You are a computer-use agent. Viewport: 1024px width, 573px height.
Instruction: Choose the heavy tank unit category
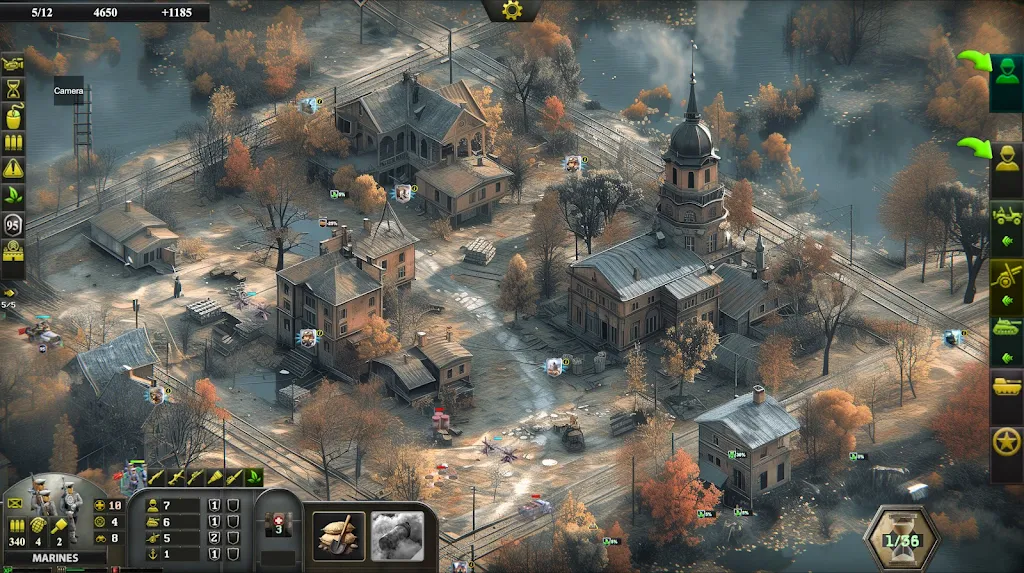1006,385
